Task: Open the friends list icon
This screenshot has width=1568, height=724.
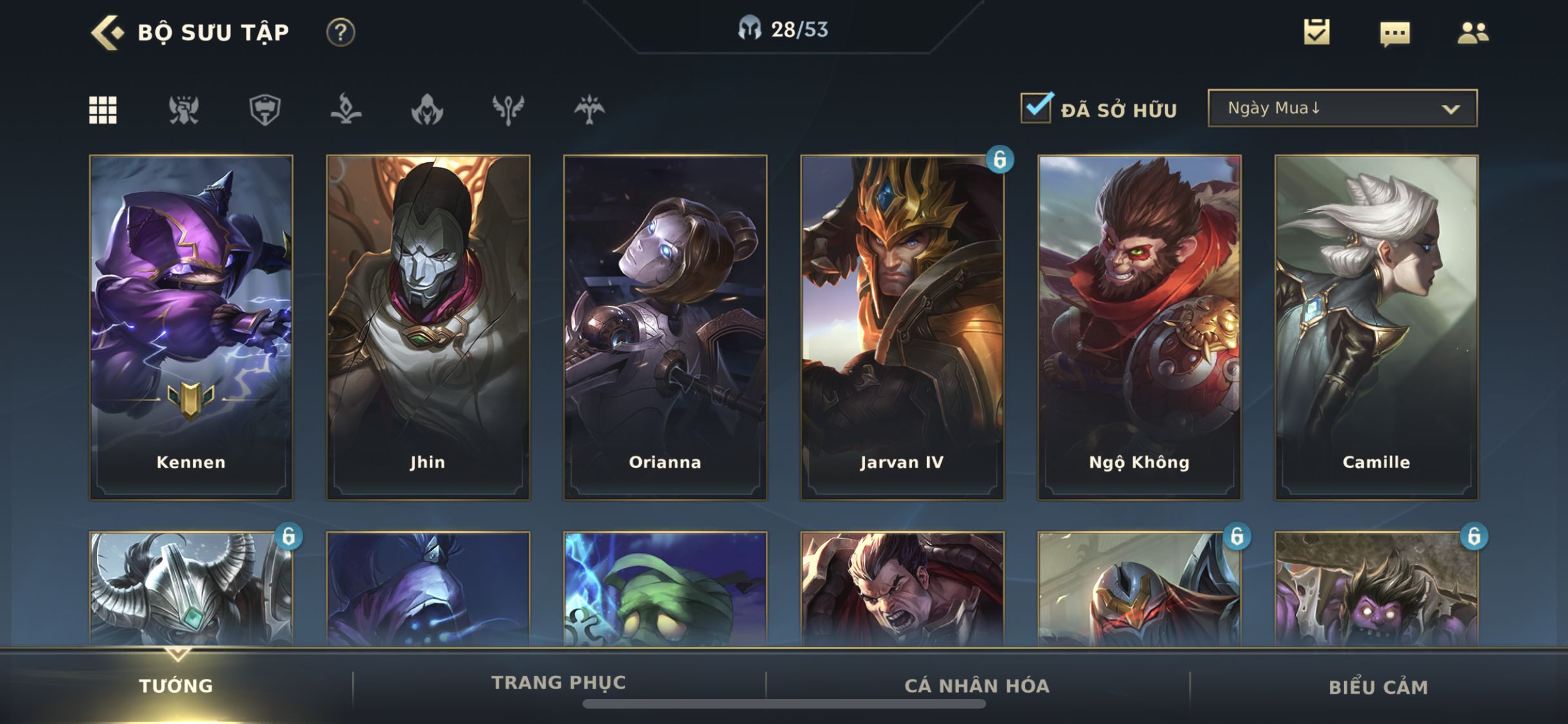Action: pyautogui.click(x=1473, y=32)
